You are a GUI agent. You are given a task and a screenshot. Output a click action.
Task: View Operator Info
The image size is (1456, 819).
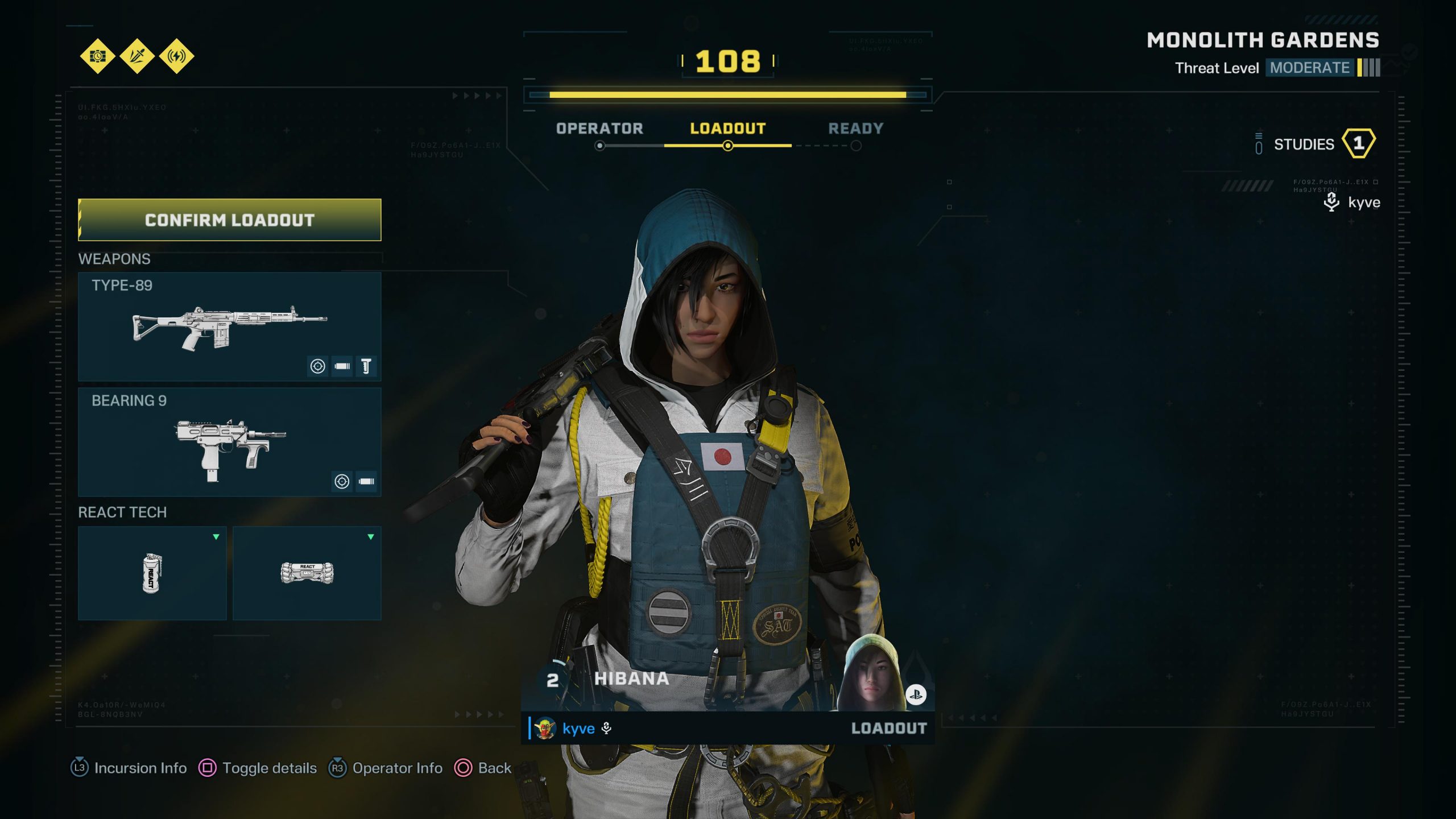pyautogui.click(x=386, y=768)
